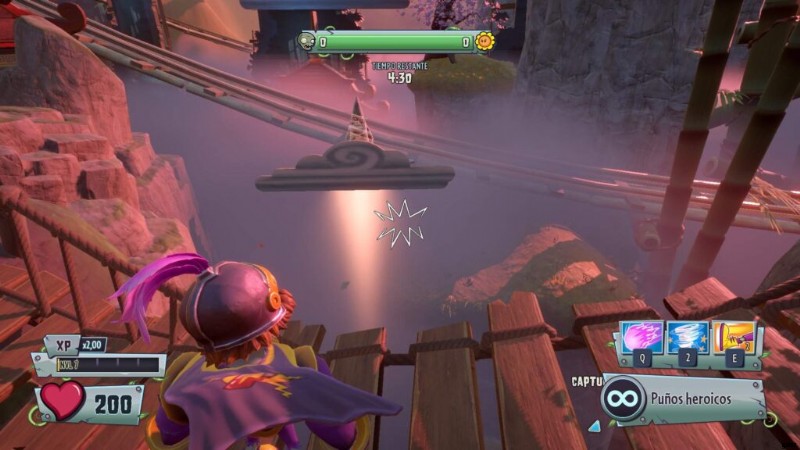Click the sunflower plant team icon
800x450 pixels.
pos(485,41)
